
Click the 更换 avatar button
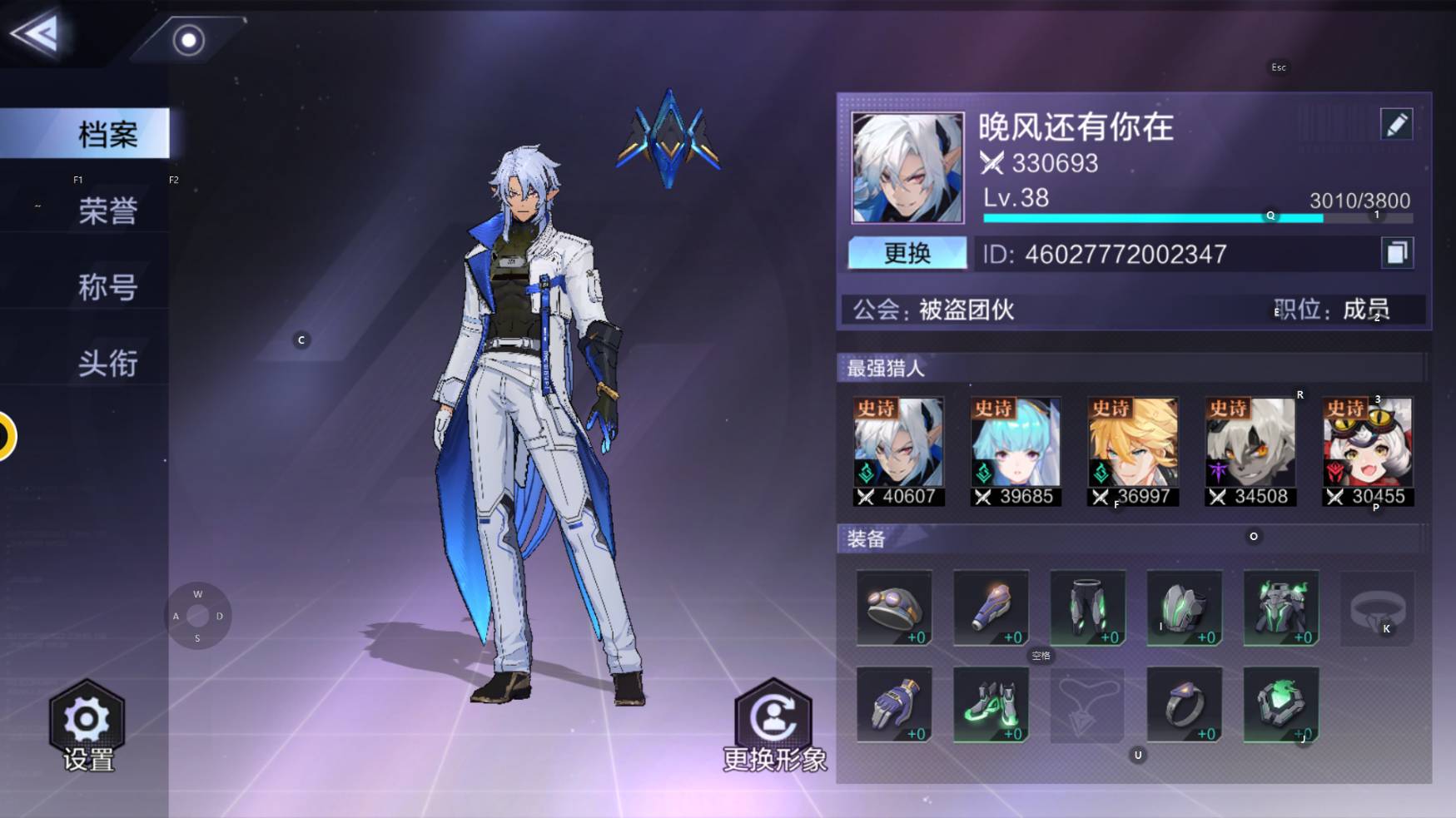pyautogui.click(x=907, y=253)
